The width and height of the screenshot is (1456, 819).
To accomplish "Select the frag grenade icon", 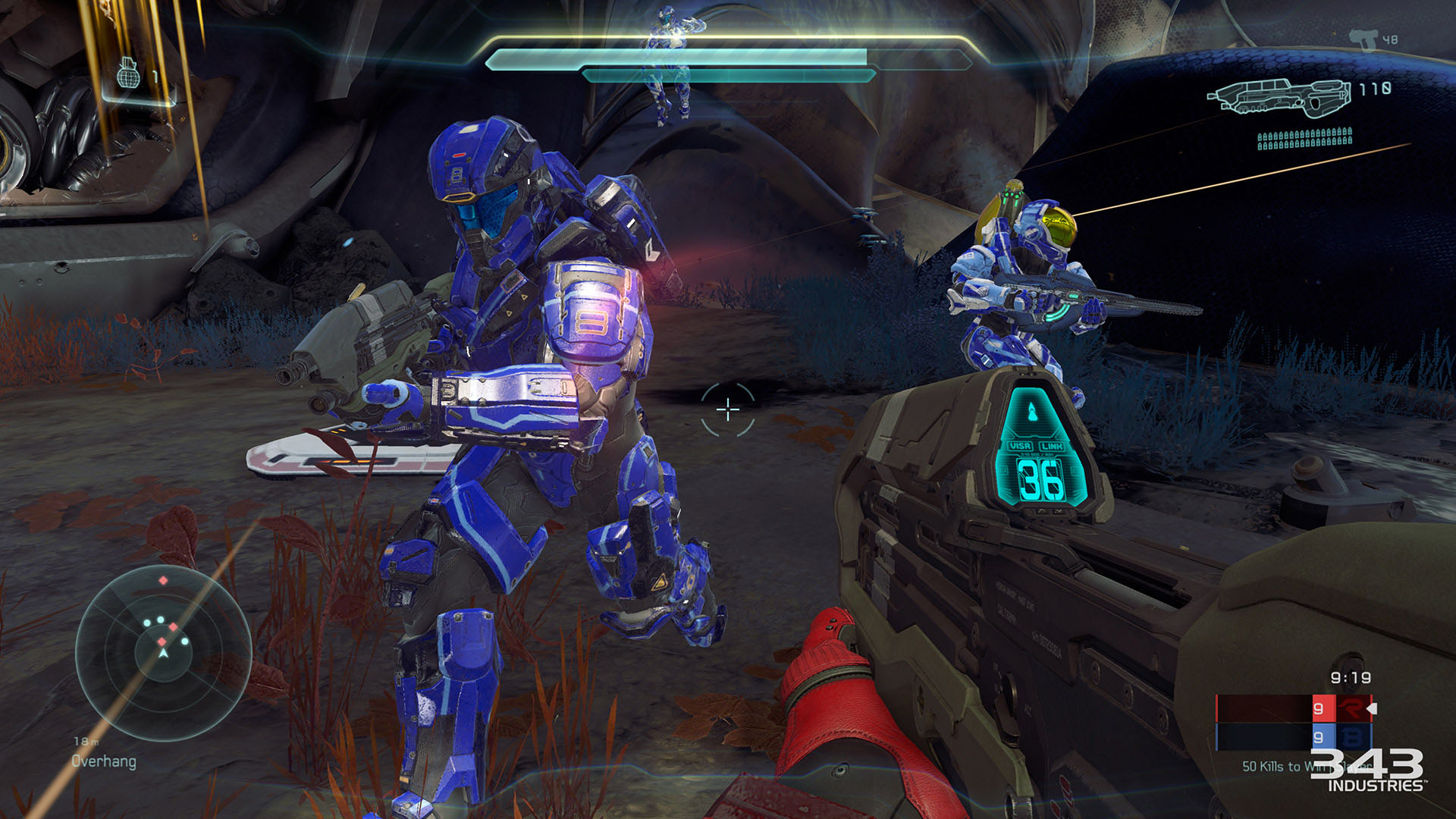I will [x=128, y=74].
